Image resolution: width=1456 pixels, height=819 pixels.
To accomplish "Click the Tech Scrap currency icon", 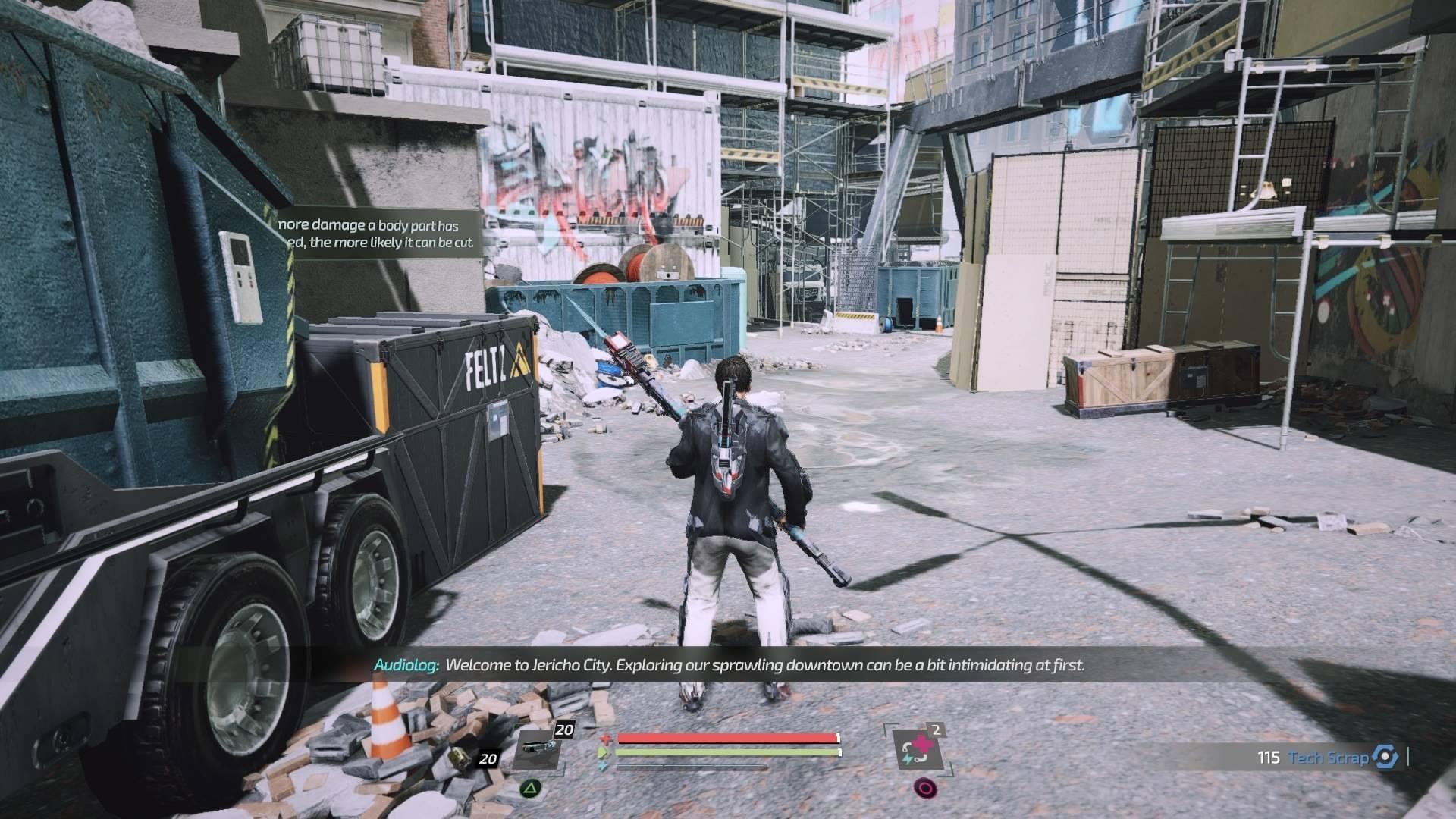I will click(x=1385, y=758).
